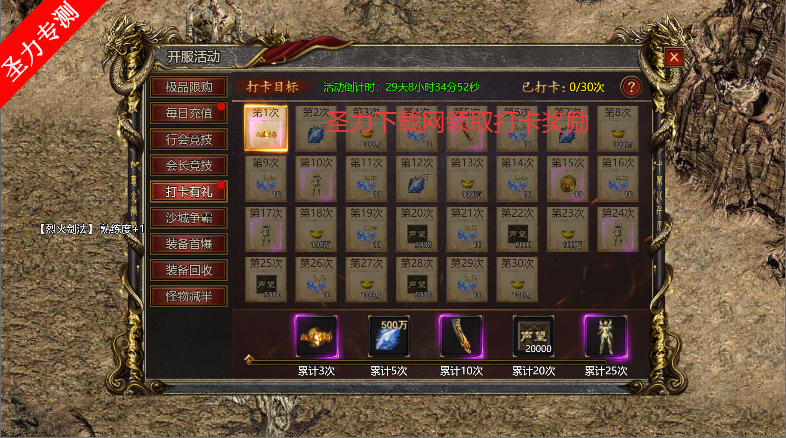Open the 每日充值 tab
786x438 pixels.
click(x=188, y=113)
